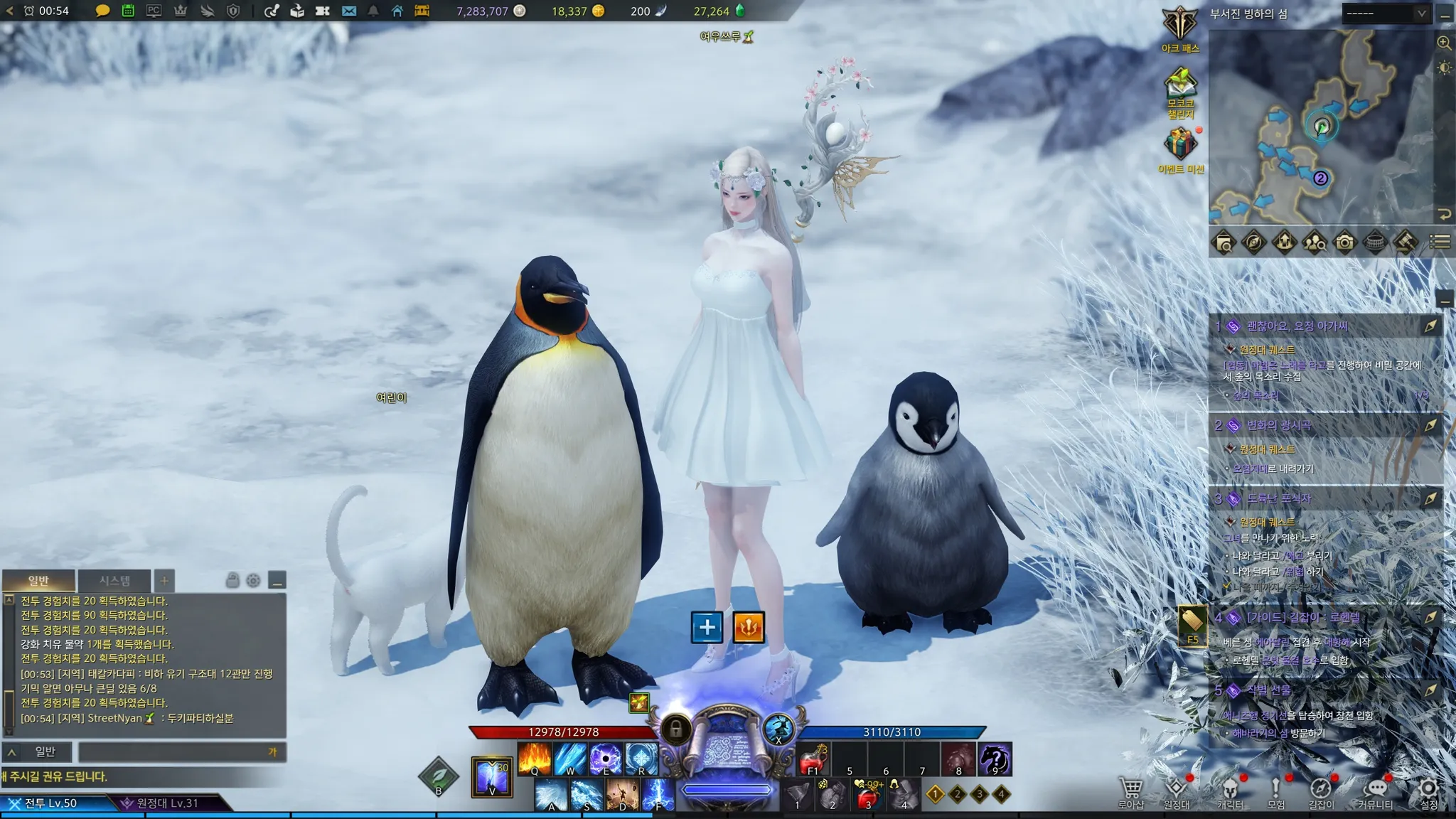Screen dimensions: 1456x819
Task: Open chat settings with the gear icon
Action: pos(253,581)
